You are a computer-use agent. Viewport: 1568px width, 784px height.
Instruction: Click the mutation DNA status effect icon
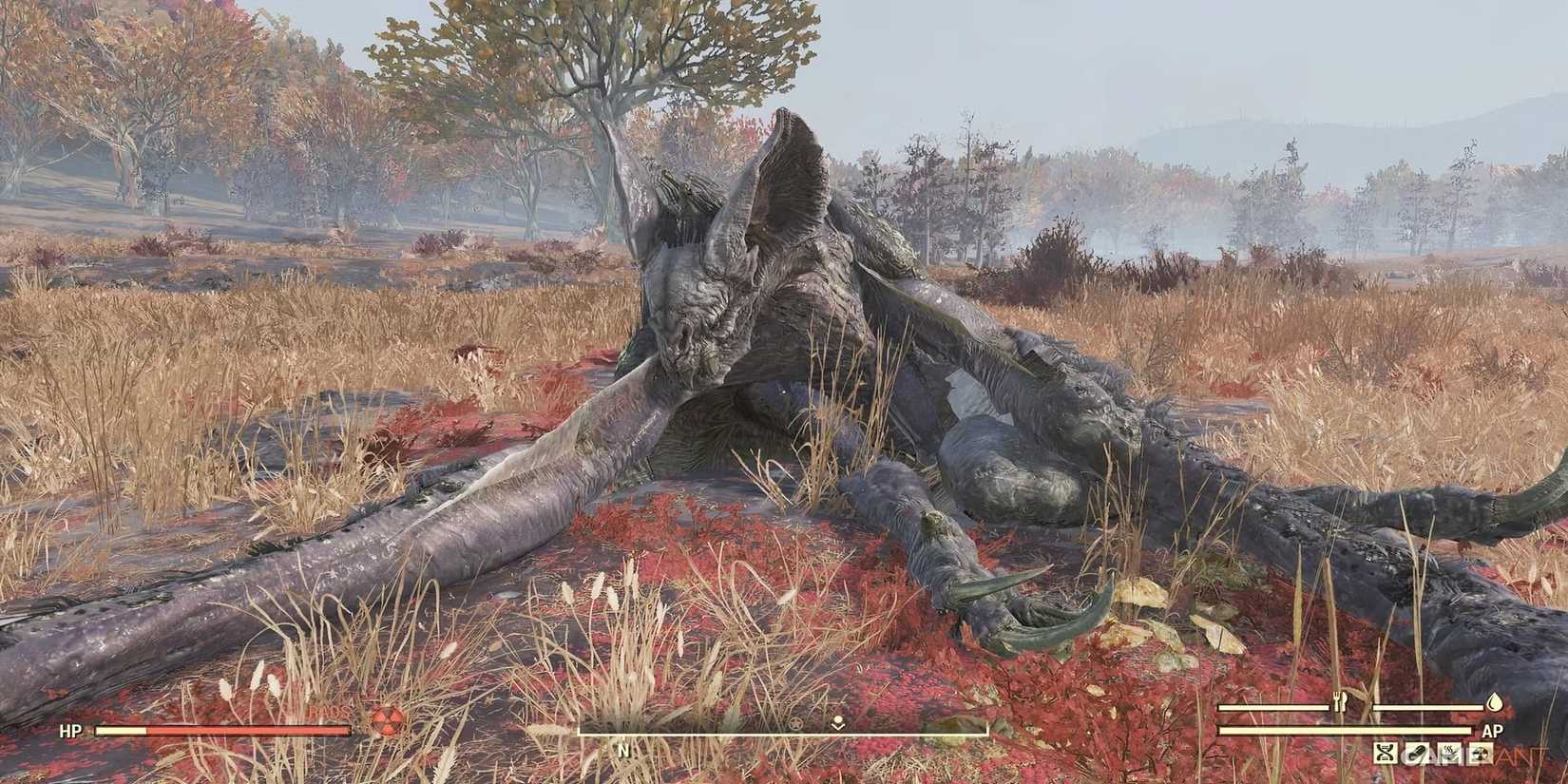click(1385, 754)
